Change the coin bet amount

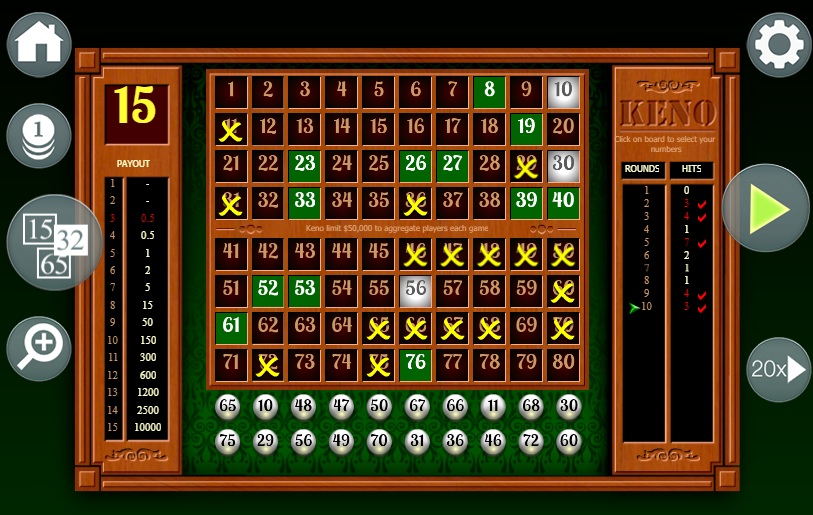click(39, 135)
